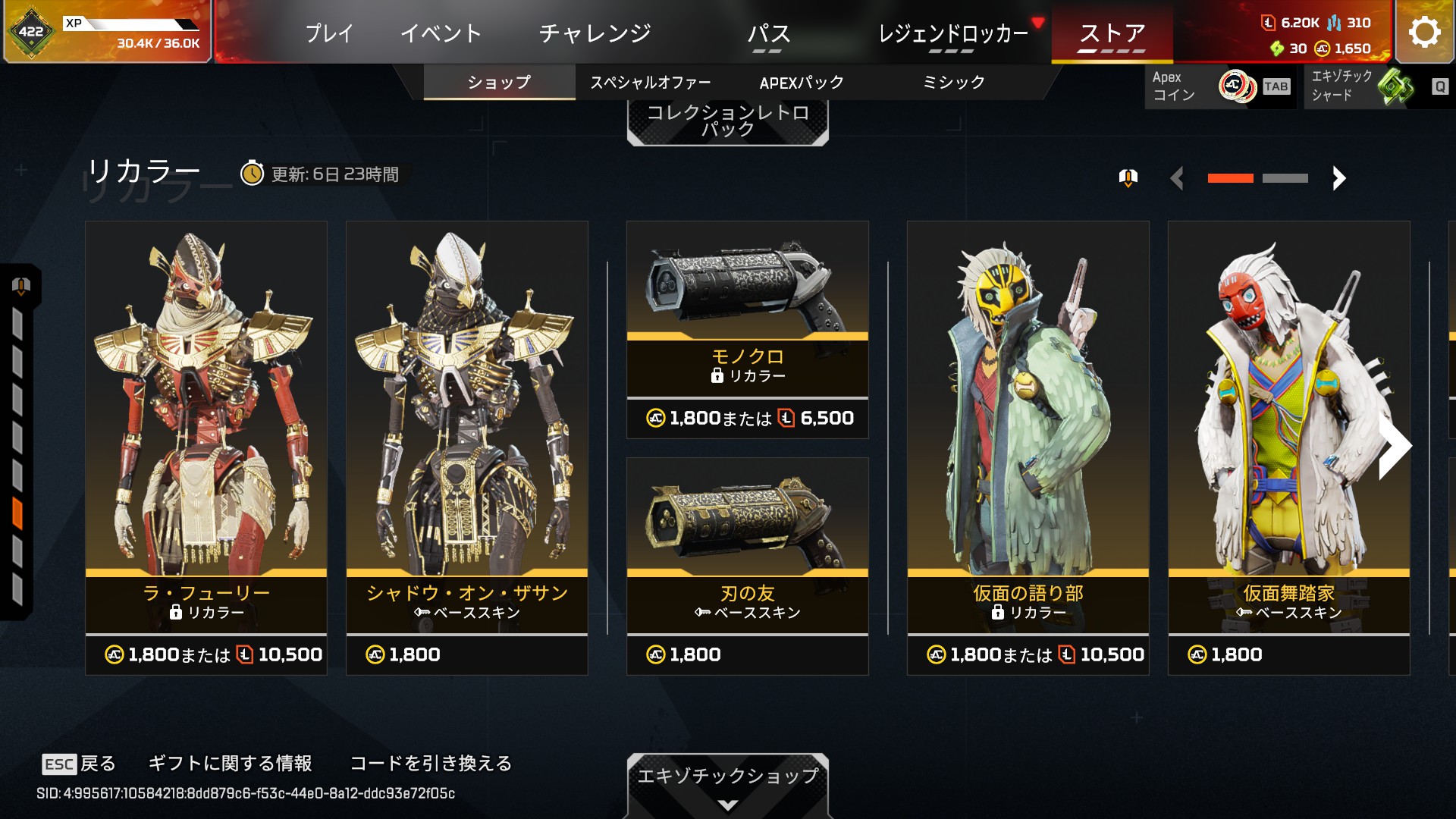Jump to the エキゾチックショップ section

pos(728,783)
